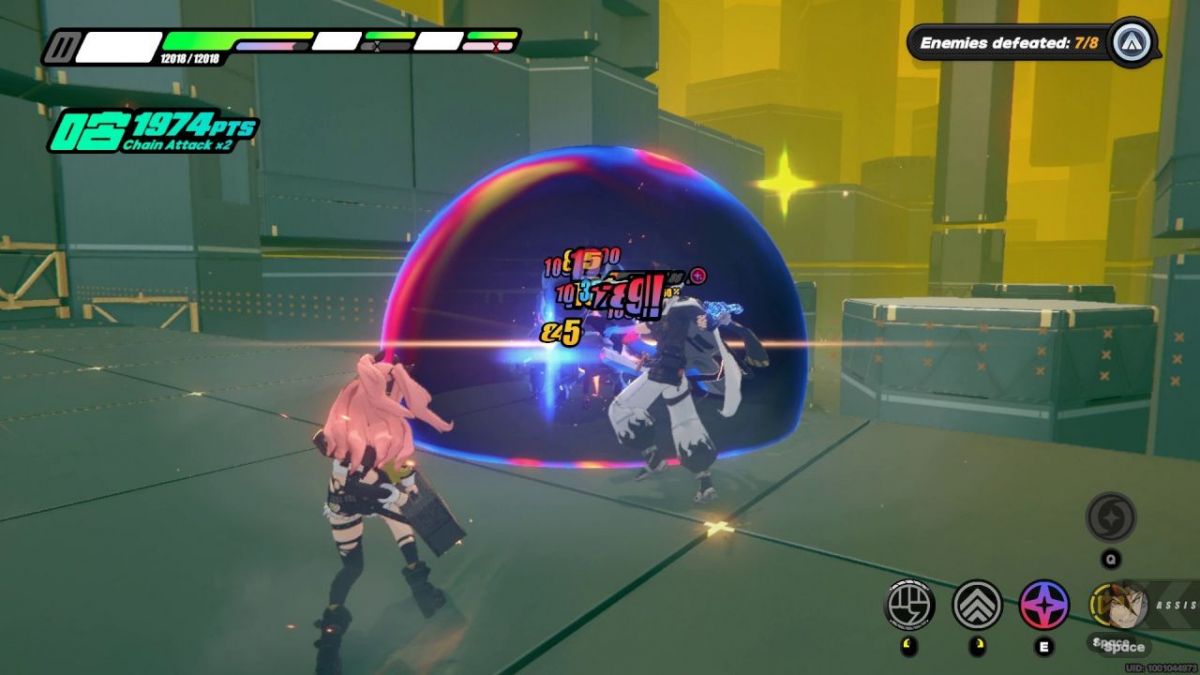
Task: Activate the greyed-out ultimate ability icon
Action: click(1111, 517)
